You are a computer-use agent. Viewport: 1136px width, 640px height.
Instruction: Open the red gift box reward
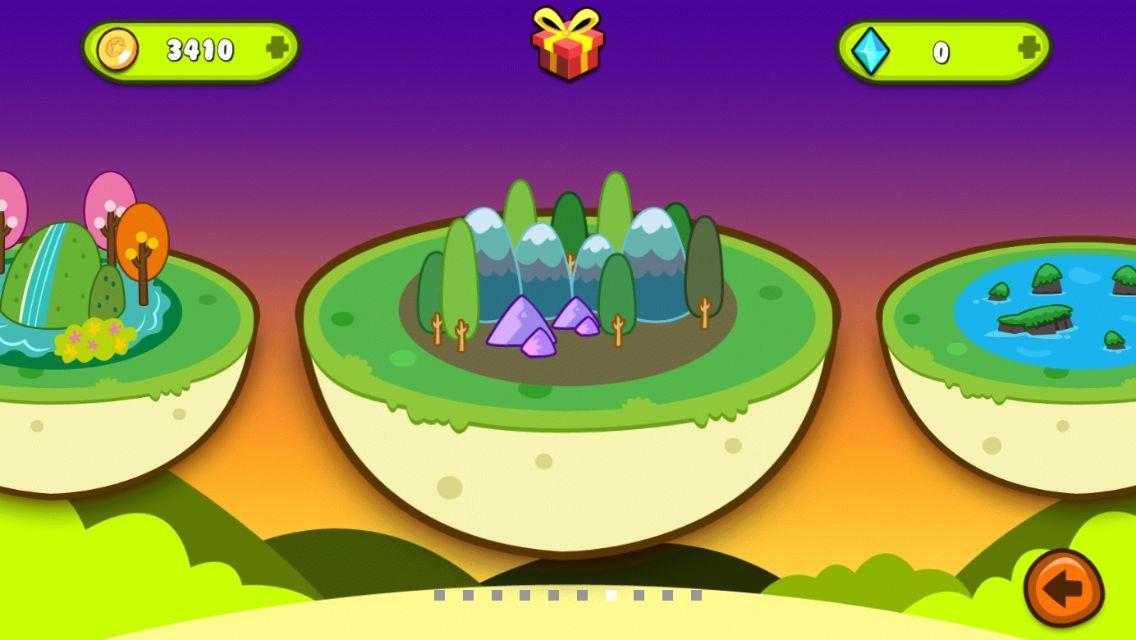pos(567,44)
